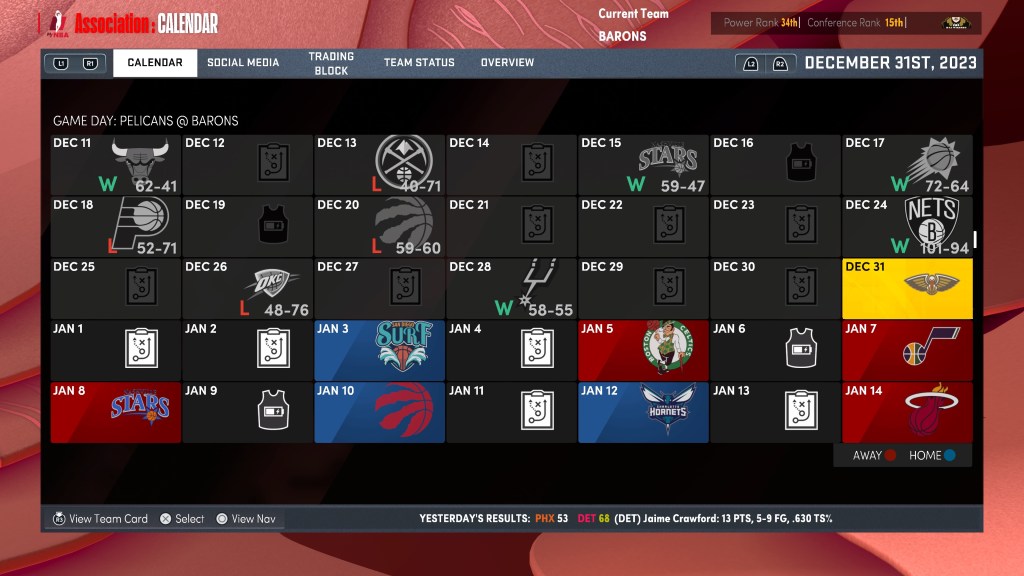Open the Dec 26 Thunder loss result

tap(247, 288)
